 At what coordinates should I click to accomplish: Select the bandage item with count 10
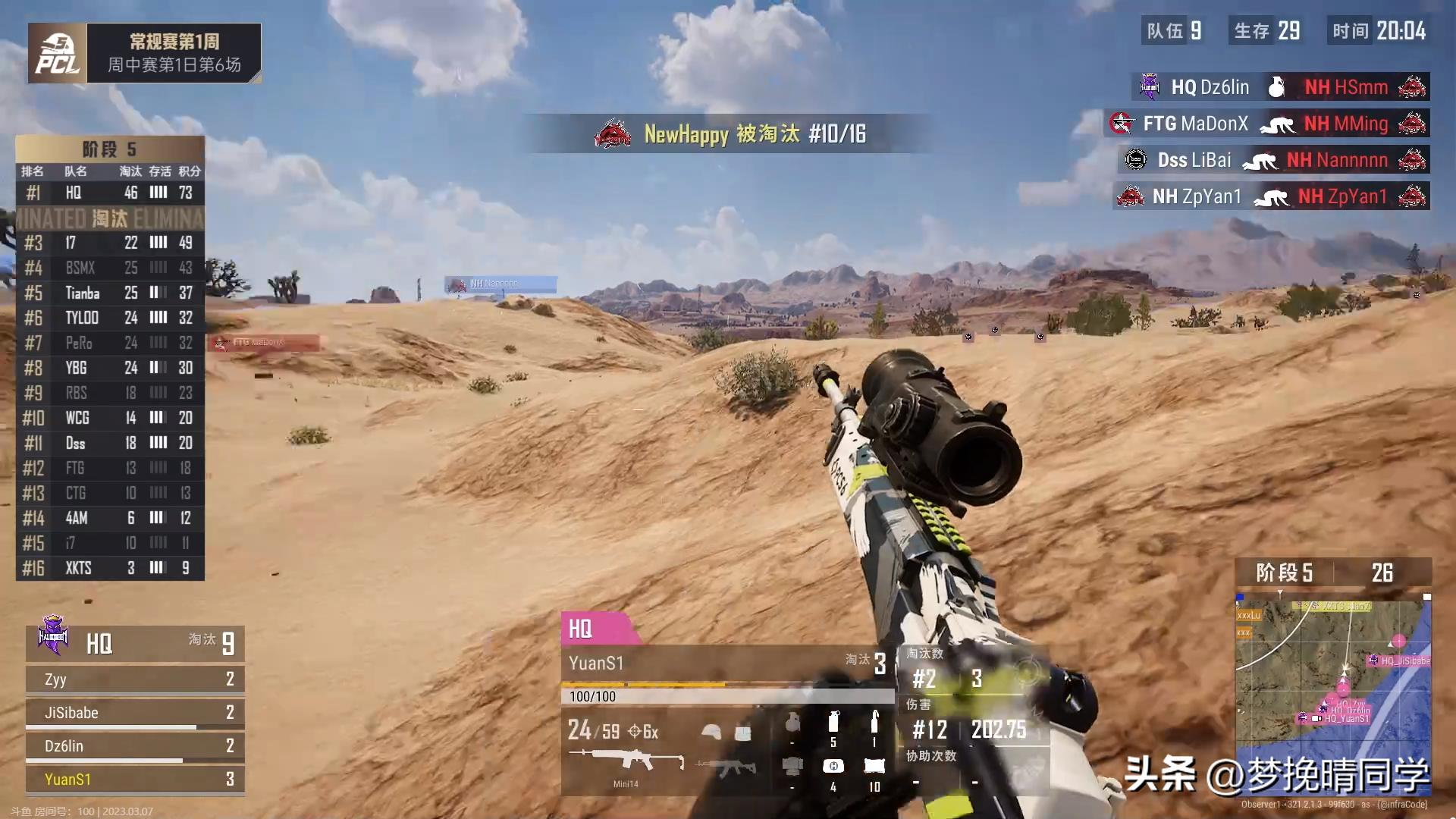pos(874,767)
